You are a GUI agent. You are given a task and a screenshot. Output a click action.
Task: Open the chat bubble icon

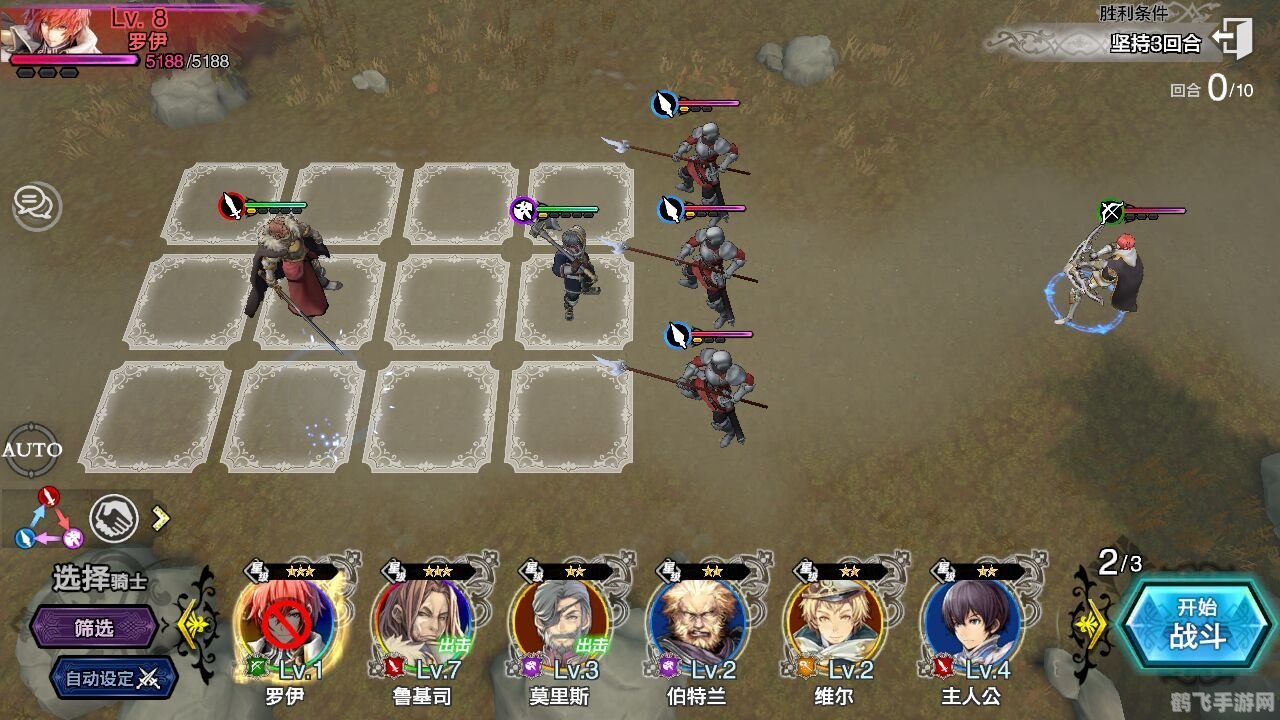36,206
